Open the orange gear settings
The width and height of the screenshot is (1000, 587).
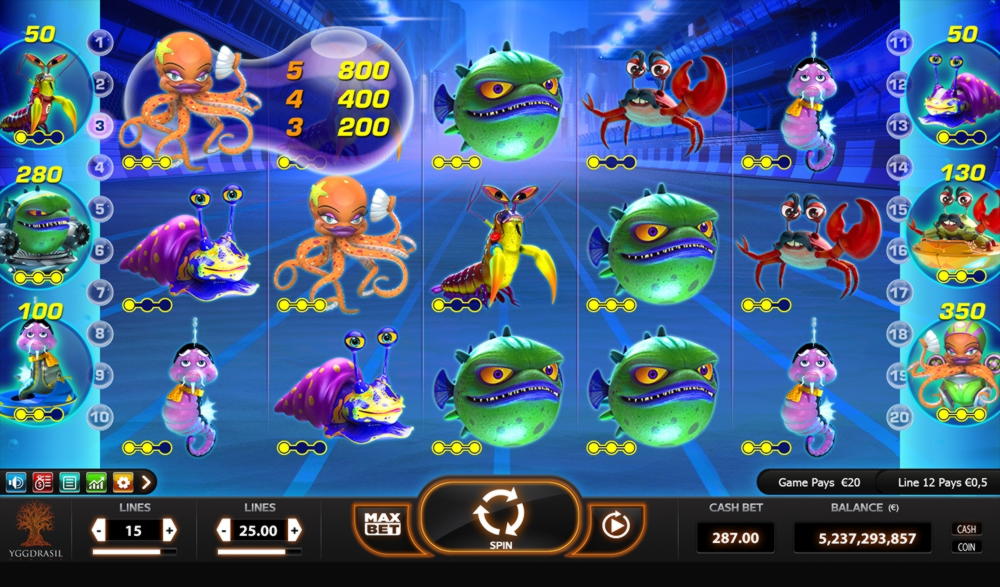pos(122,482)
